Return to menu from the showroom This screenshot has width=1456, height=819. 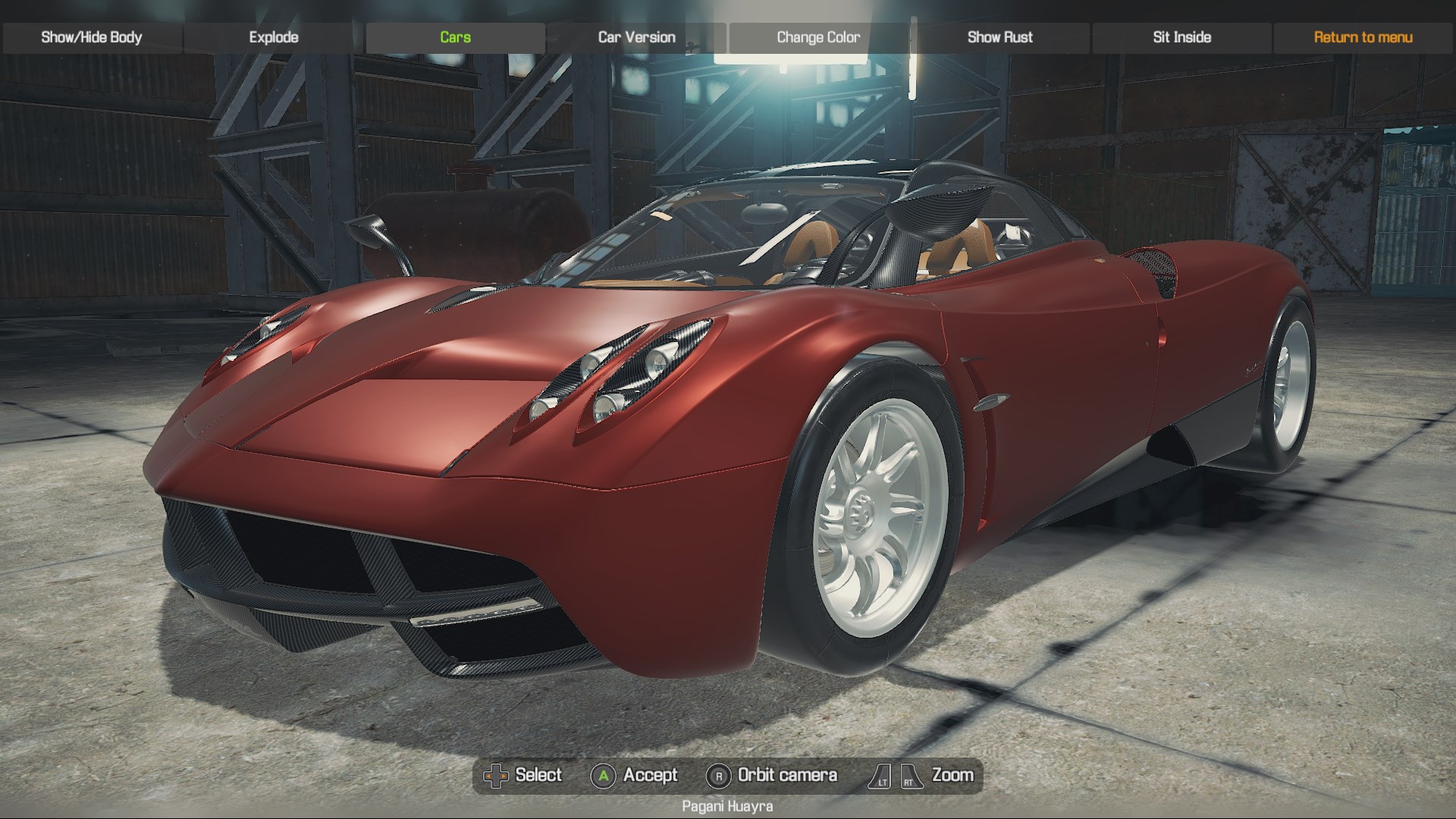1363,37
